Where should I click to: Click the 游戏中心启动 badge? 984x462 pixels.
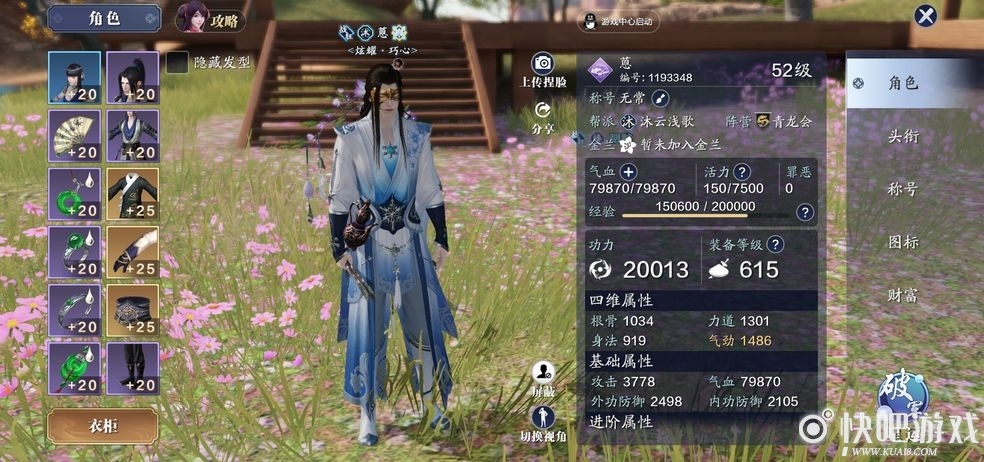[617, 21]
